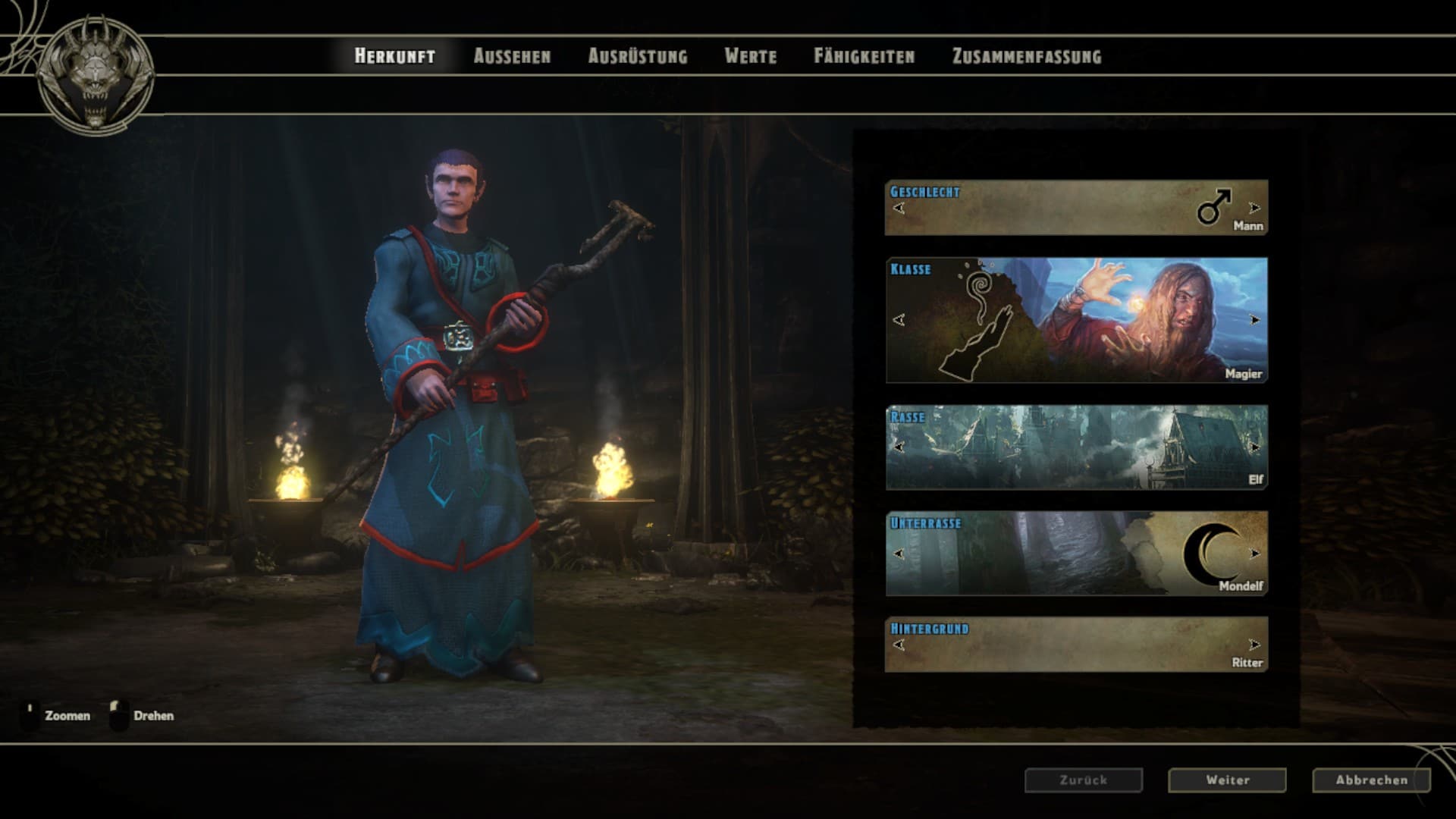Image resolution: width=1456 pixels, height=819 pixels.
Task: Change Hintergrund with right arrow
Action: coord(1254,645)
